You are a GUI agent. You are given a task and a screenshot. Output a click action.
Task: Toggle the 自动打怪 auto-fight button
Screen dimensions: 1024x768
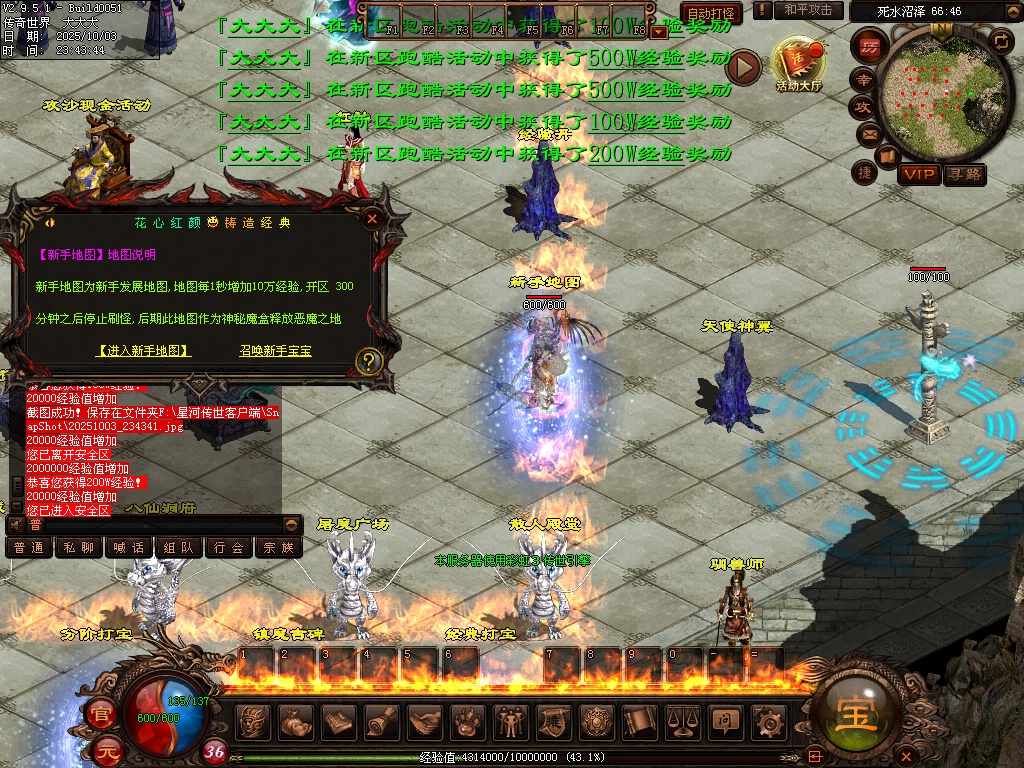click(x=711, y=13)
